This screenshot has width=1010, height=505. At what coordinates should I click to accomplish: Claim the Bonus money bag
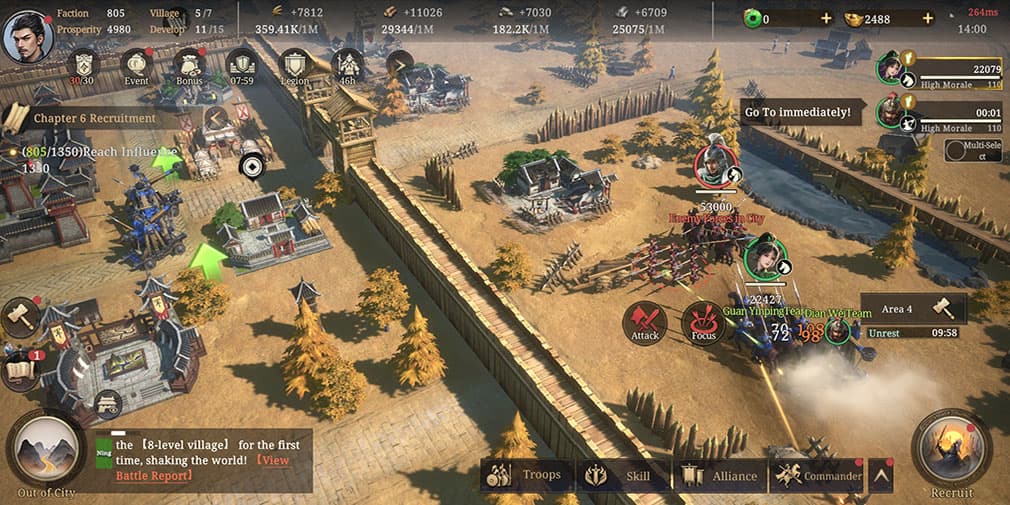(188, 65)
